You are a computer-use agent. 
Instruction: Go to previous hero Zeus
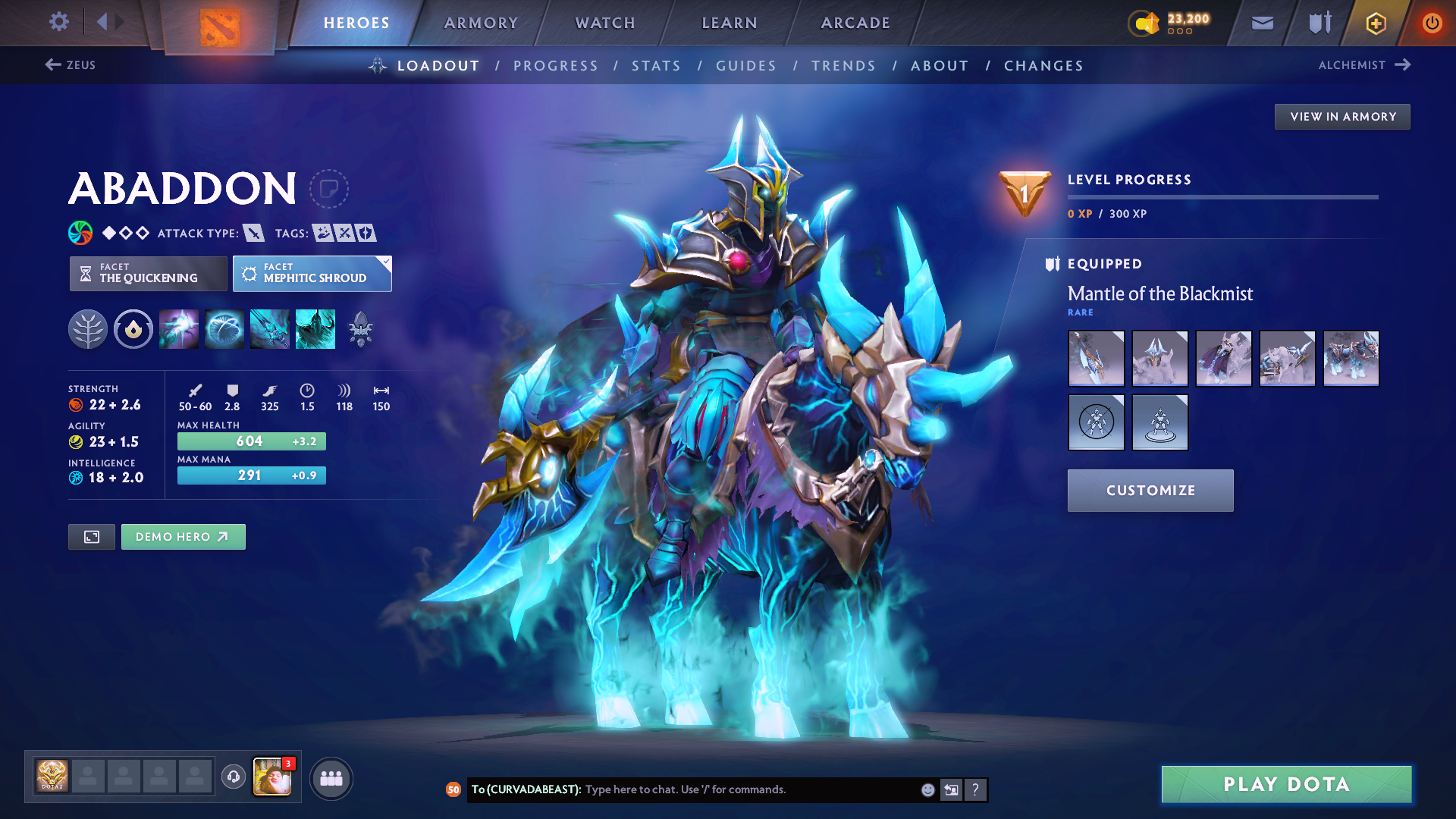[x=71, y=65]
